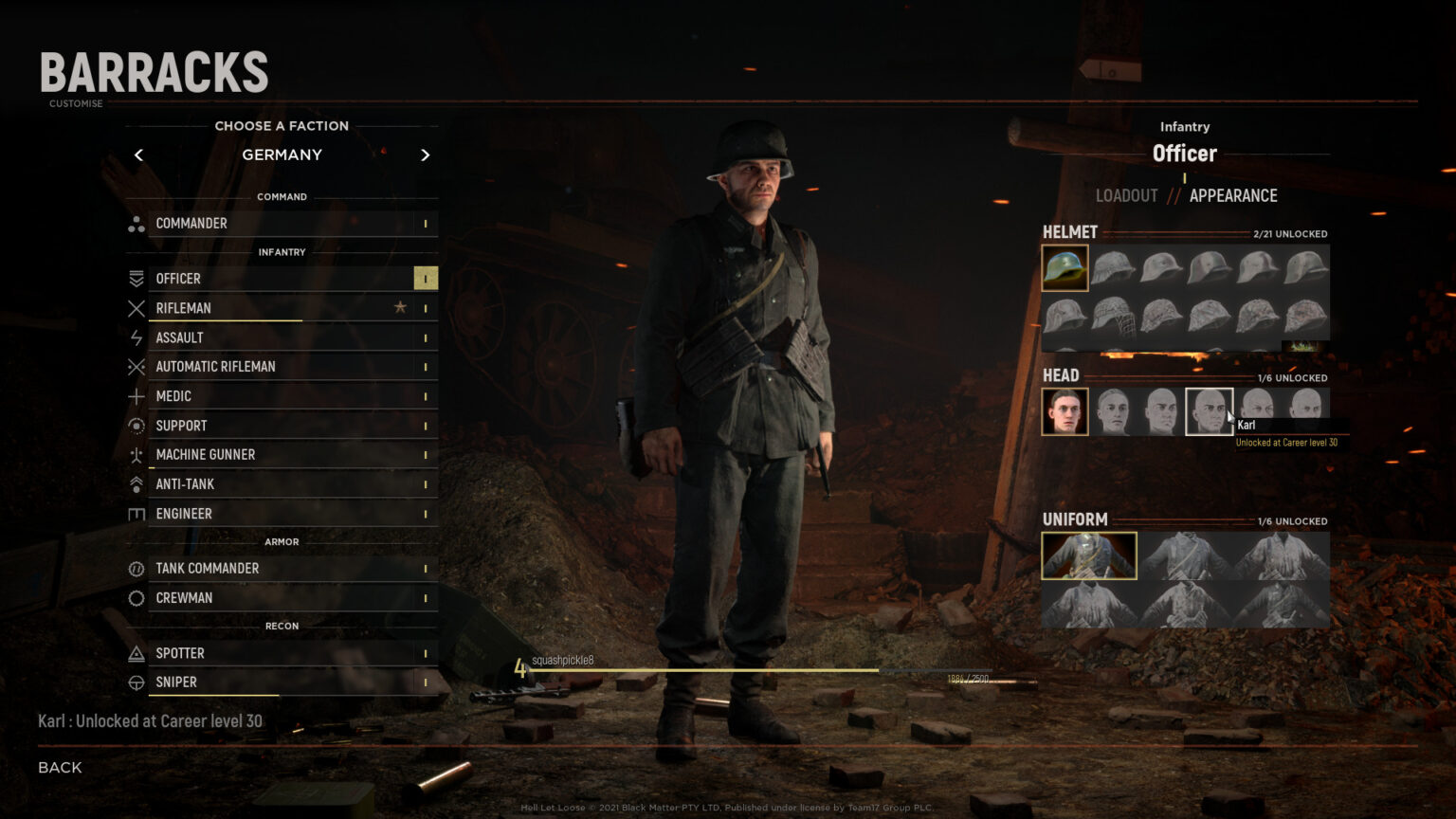Switch to the Appearance tab
This screenshot has height=819, width=1456.
(x=1233, y=196)
